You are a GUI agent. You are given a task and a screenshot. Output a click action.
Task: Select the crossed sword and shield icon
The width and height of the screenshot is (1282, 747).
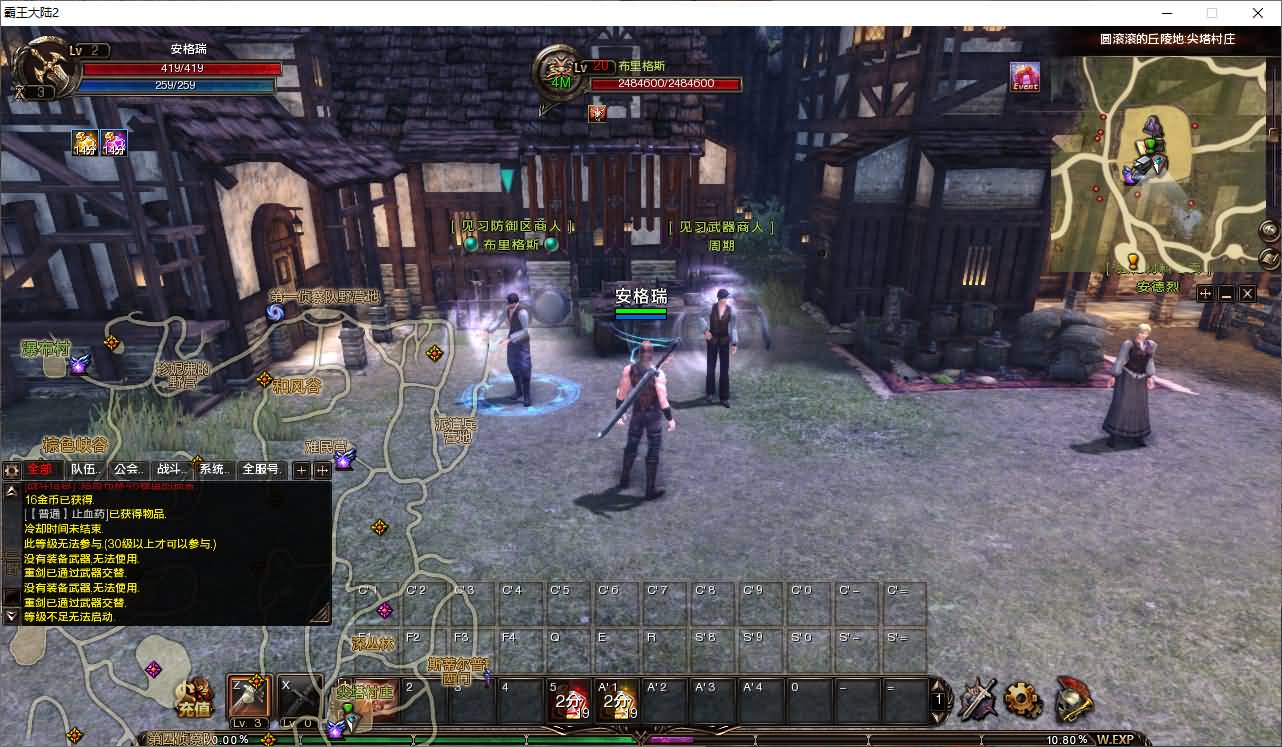[x=977, y=700]
